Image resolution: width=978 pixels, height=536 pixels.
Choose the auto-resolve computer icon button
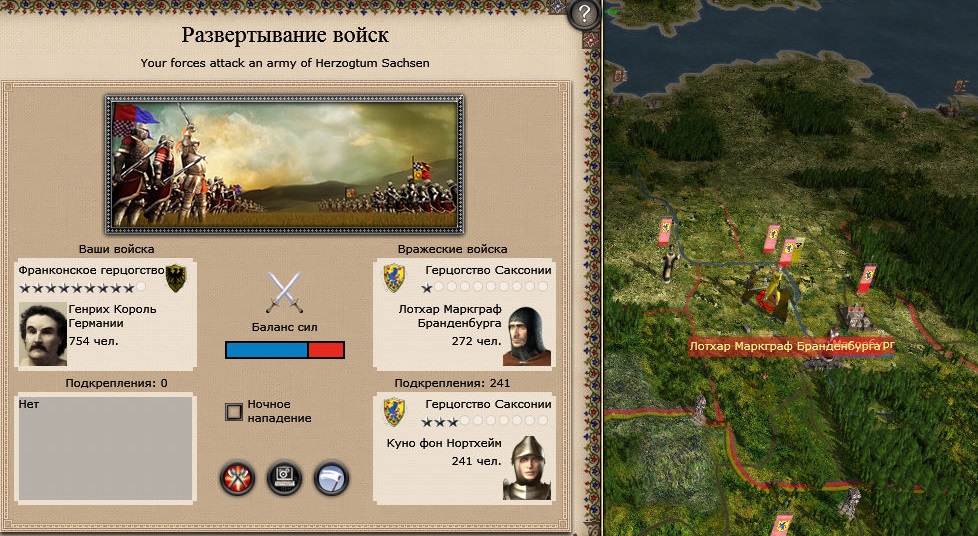tap(285, 479)
